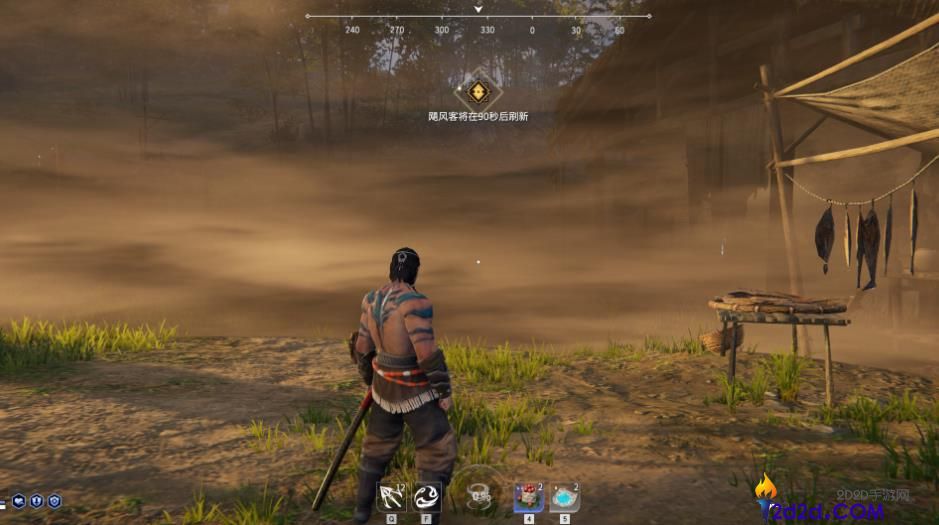Viewport: 939px width, 525px height.
Task: Select the grappling hook skill with count 12
Action: (x=390, y=497)
